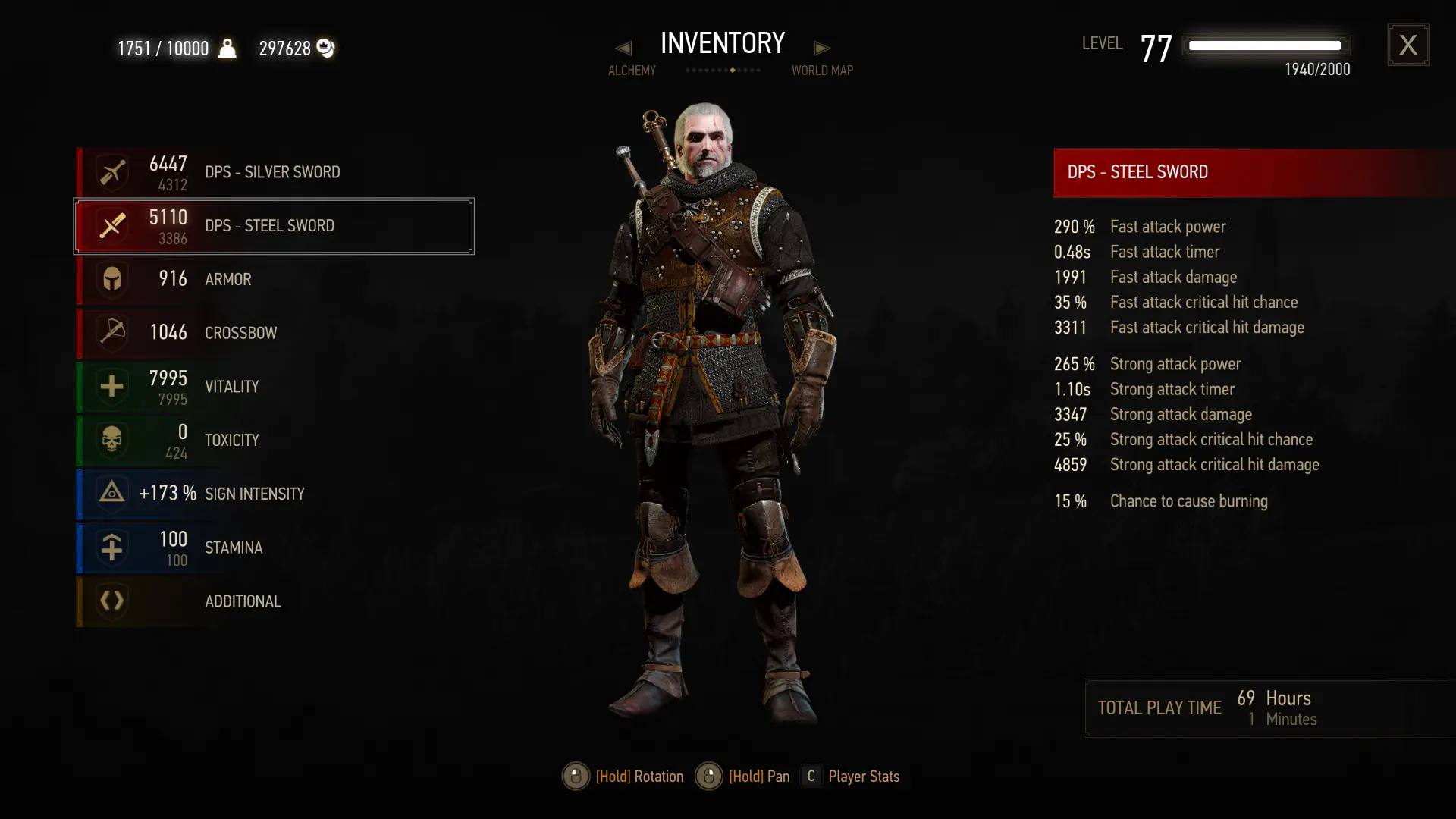Close the stats screen with X
This screenshot has width=1456, height=819.
click(1408, 45)
